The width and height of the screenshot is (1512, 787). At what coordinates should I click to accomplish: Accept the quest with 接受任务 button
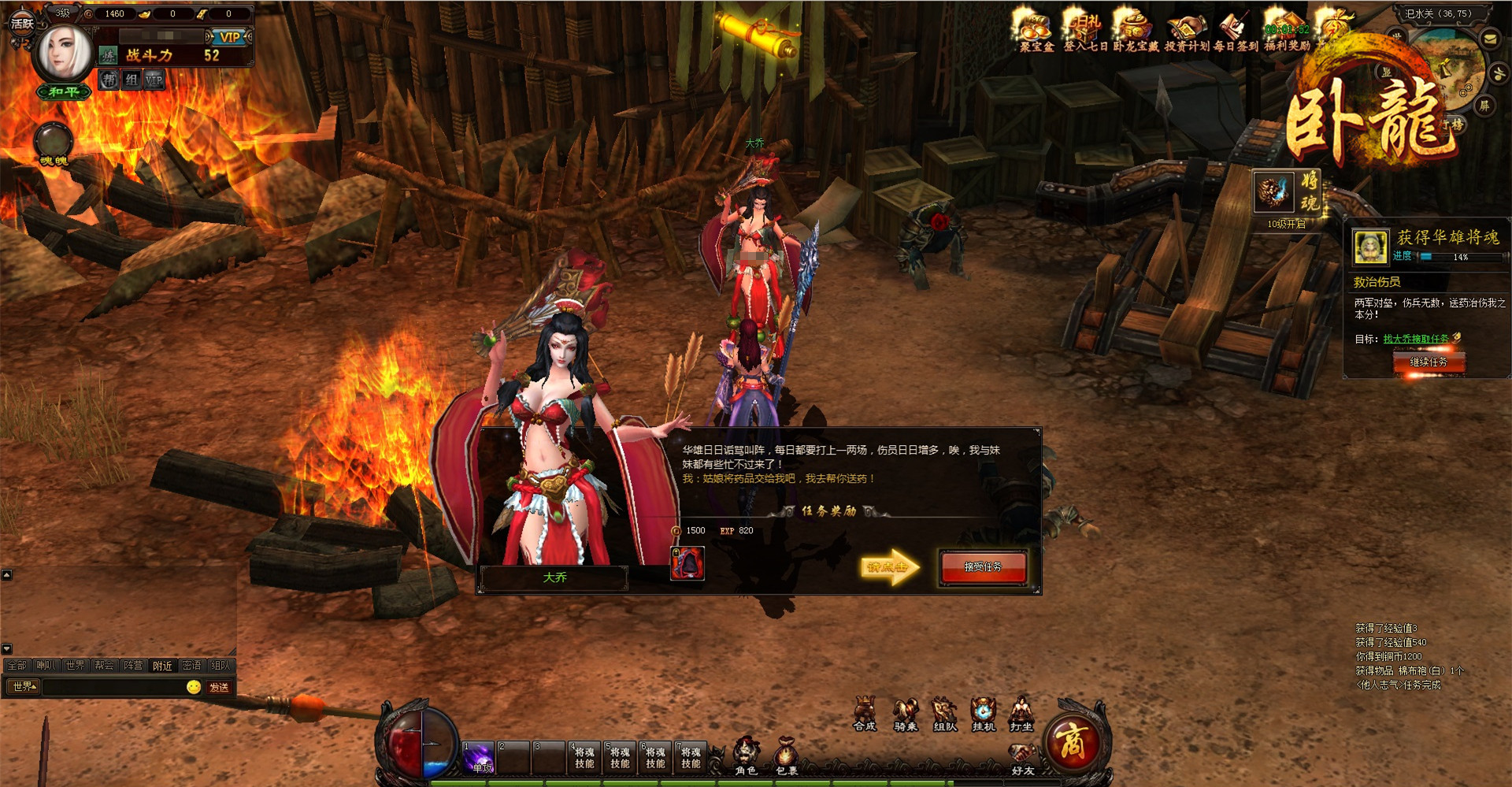pos(983,566)
